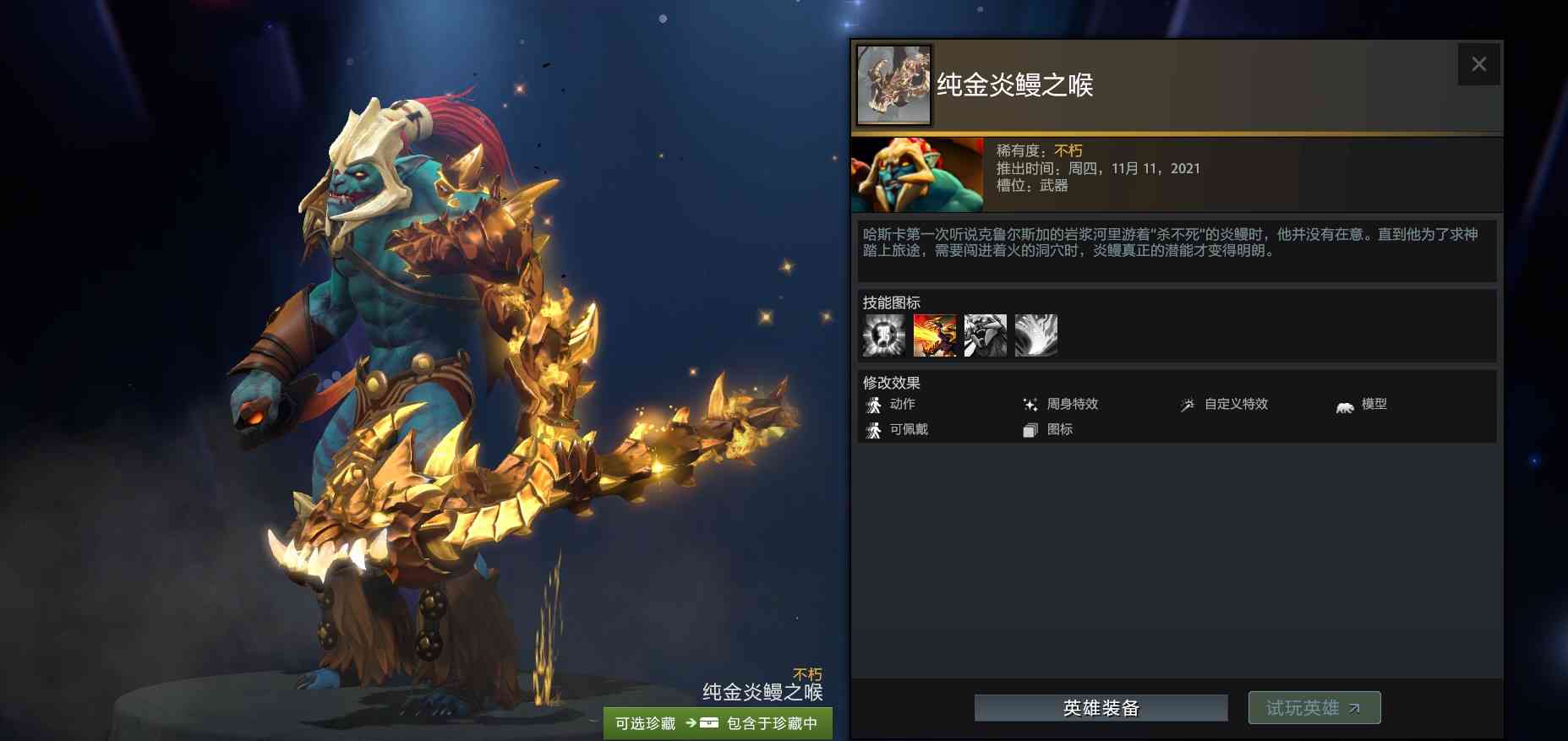The height and width of the screenshot is (741, 1568).
Task: Select the Inner Fire ability icon
Action: (x=884, y=335)
